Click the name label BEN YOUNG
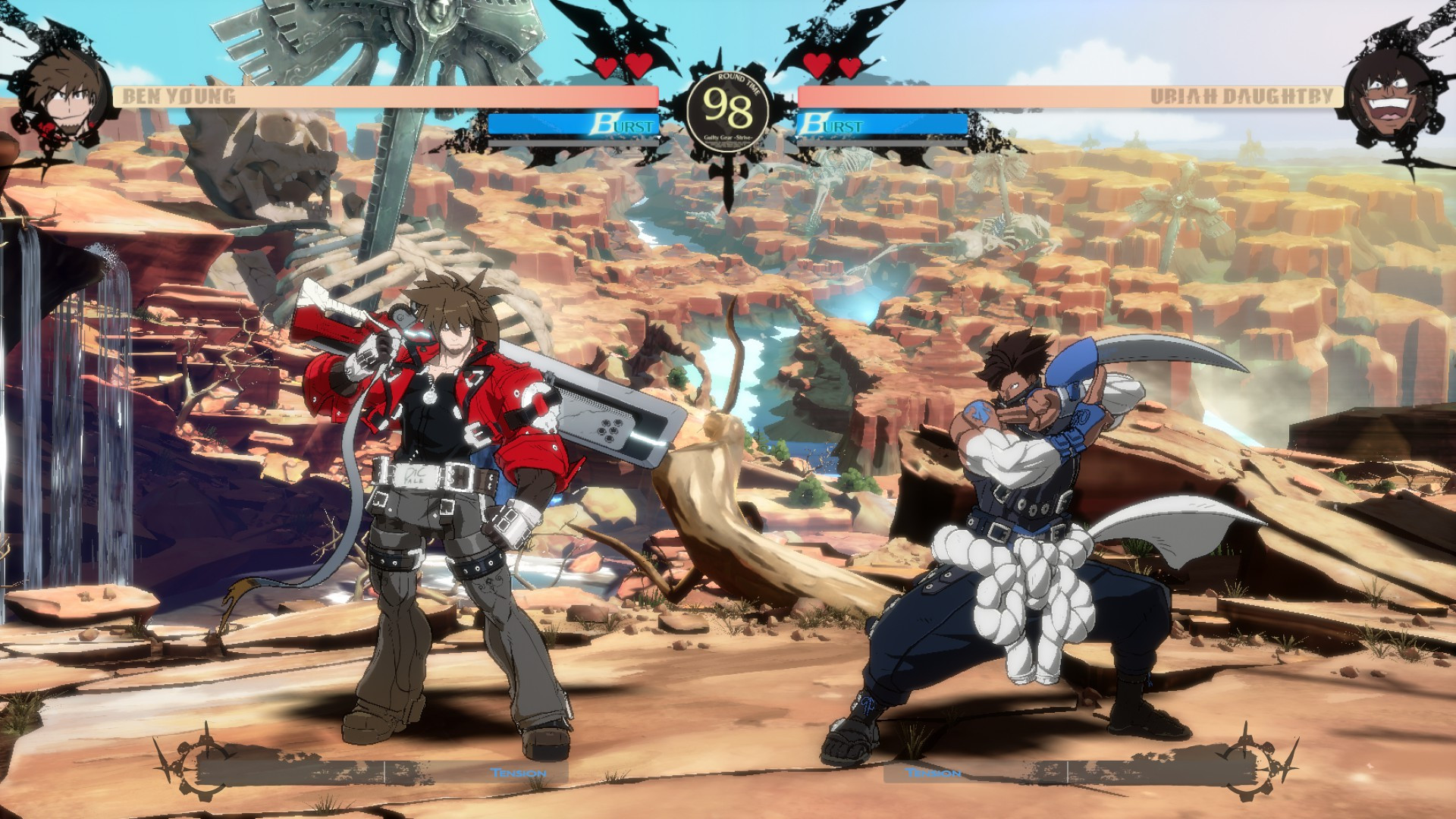This screenshot has height=819, width=1456. (178, 95)
